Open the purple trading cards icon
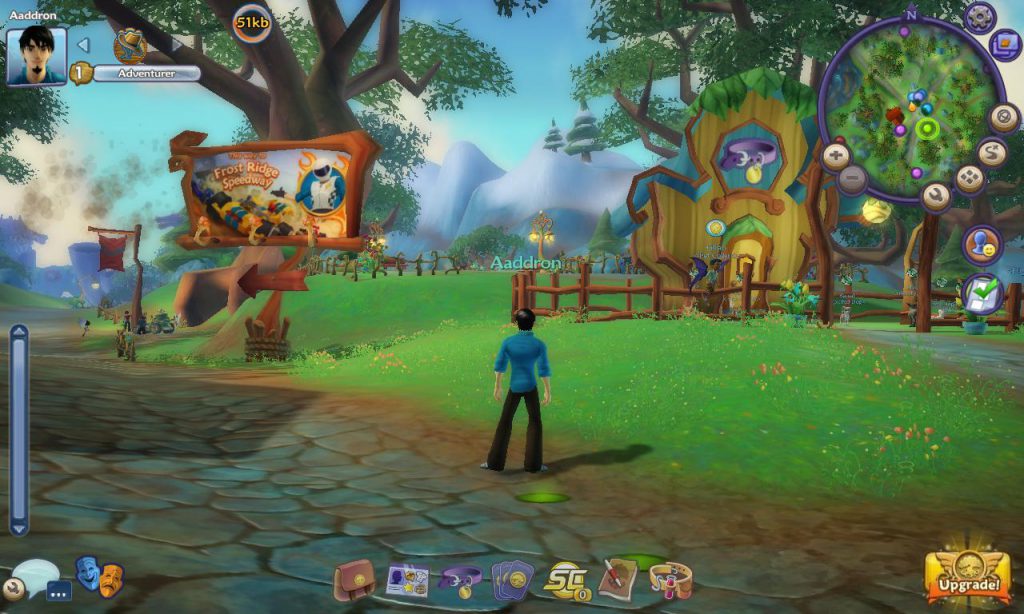 513,580
